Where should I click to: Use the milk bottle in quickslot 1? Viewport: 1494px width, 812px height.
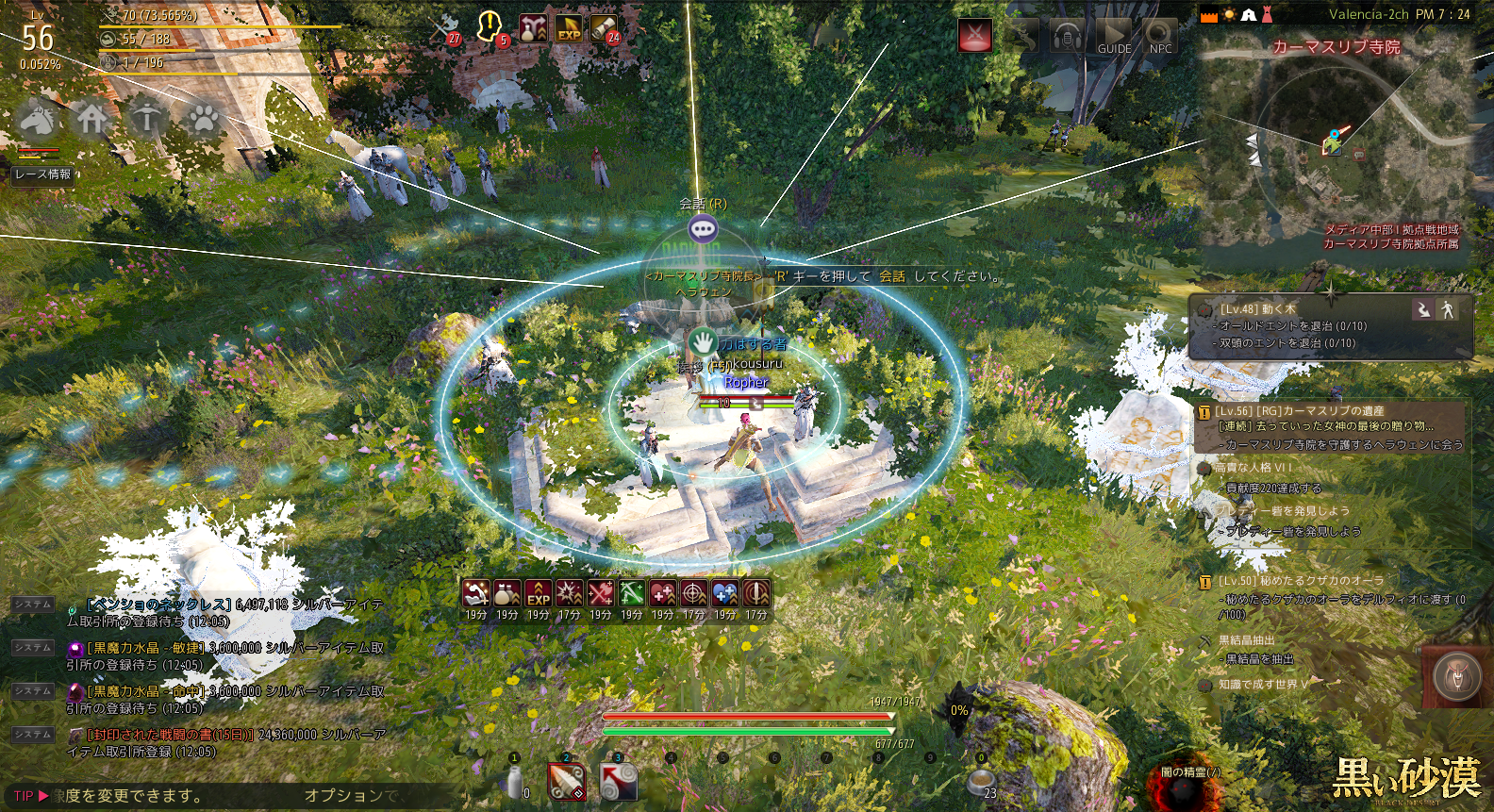[x=515, y=783]
